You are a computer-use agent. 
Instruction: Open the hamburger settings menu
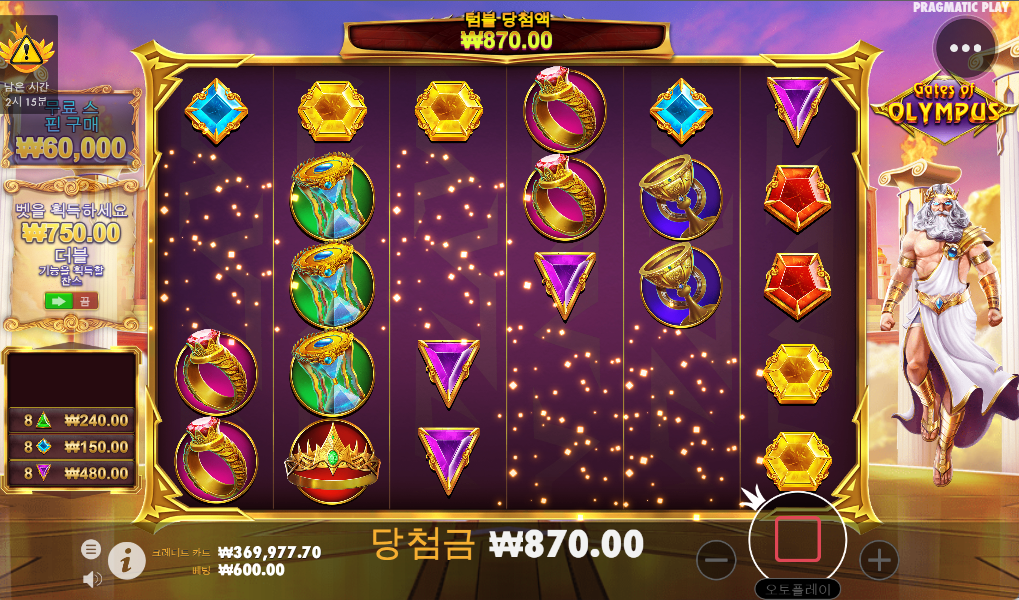[91, 549]
